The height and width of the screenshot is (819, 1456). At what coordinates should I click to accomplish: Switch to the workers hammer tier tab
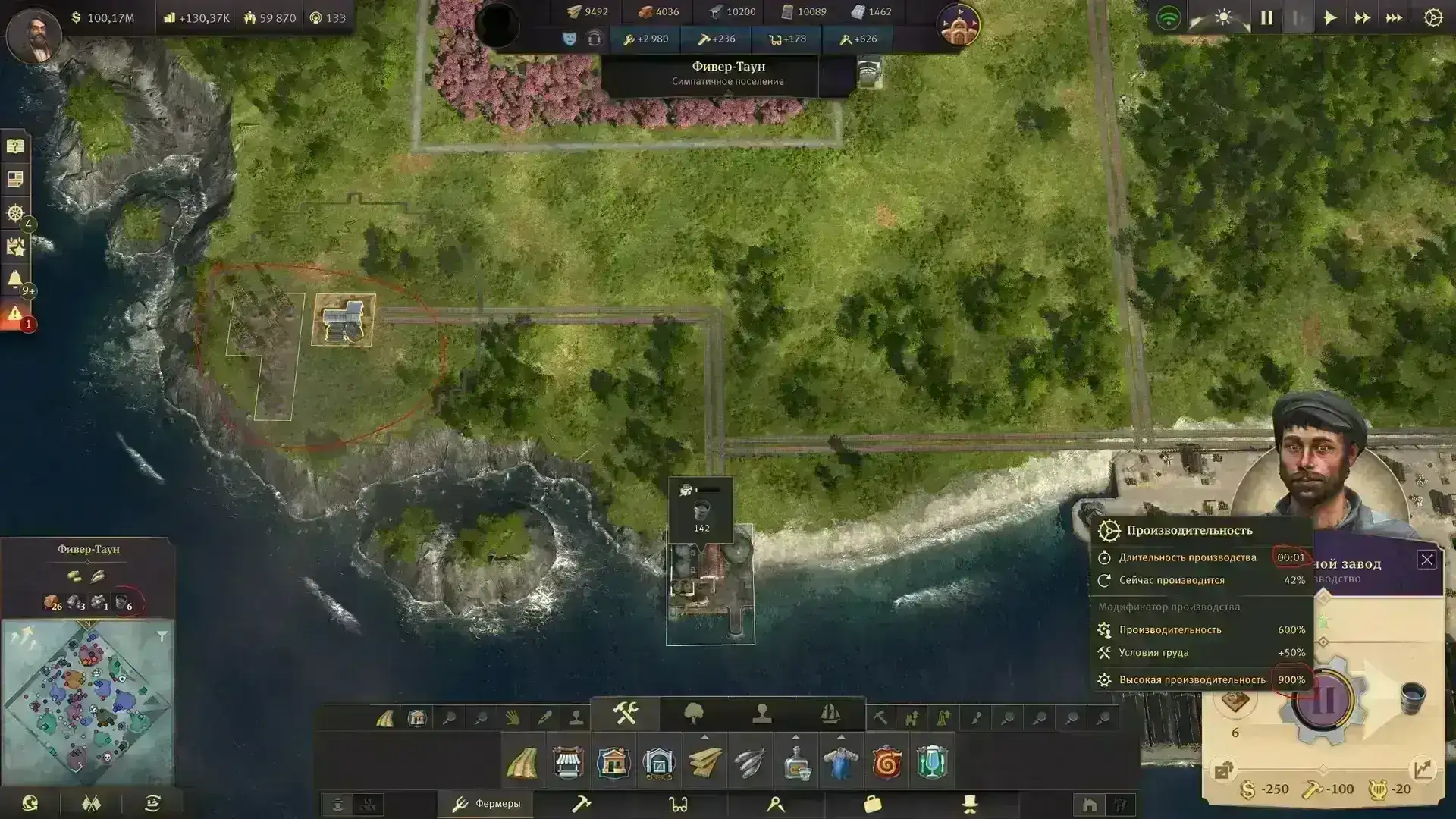click(581, 804)
